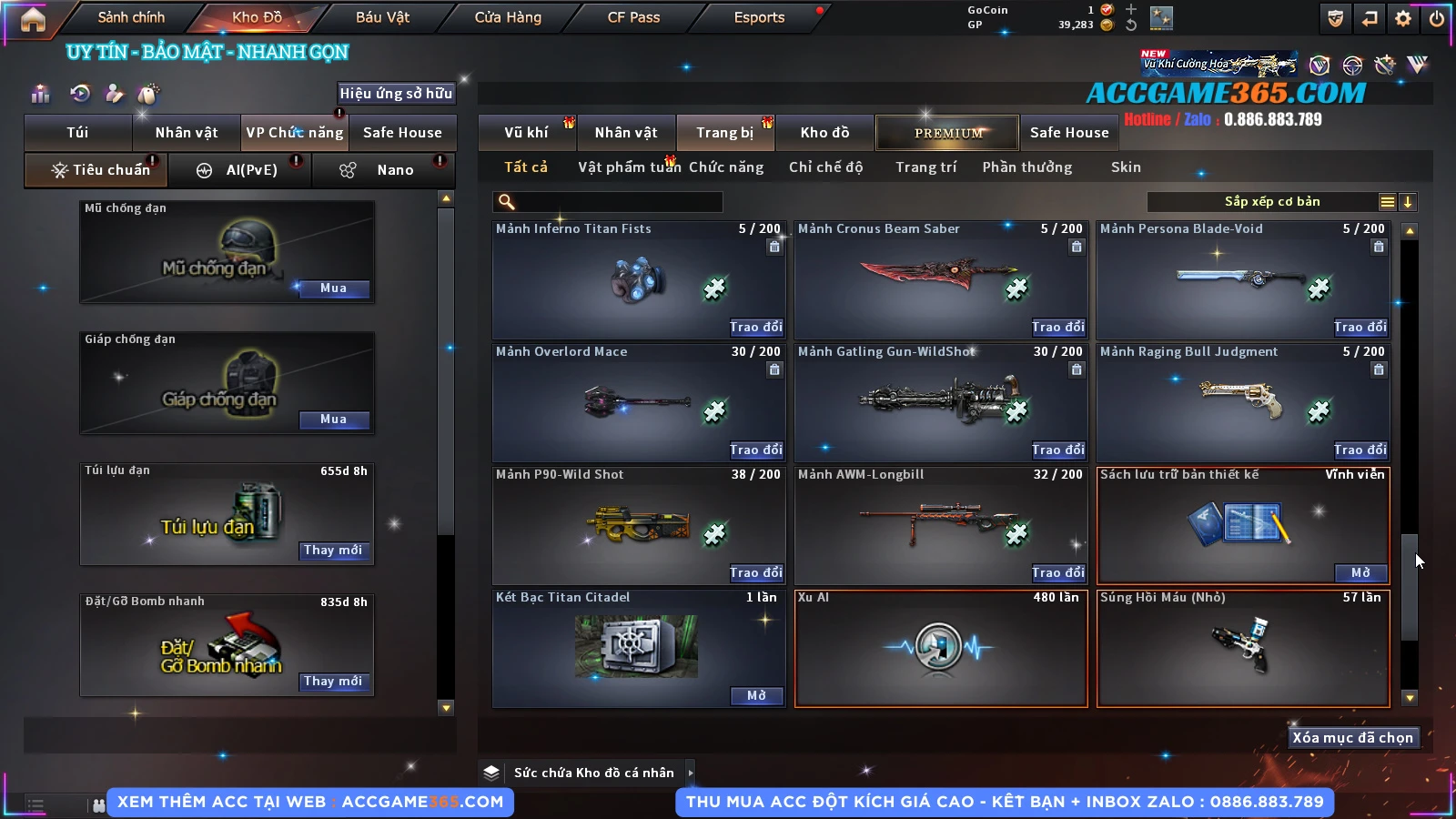Open the gear settings icon

tap(1403, 18)
